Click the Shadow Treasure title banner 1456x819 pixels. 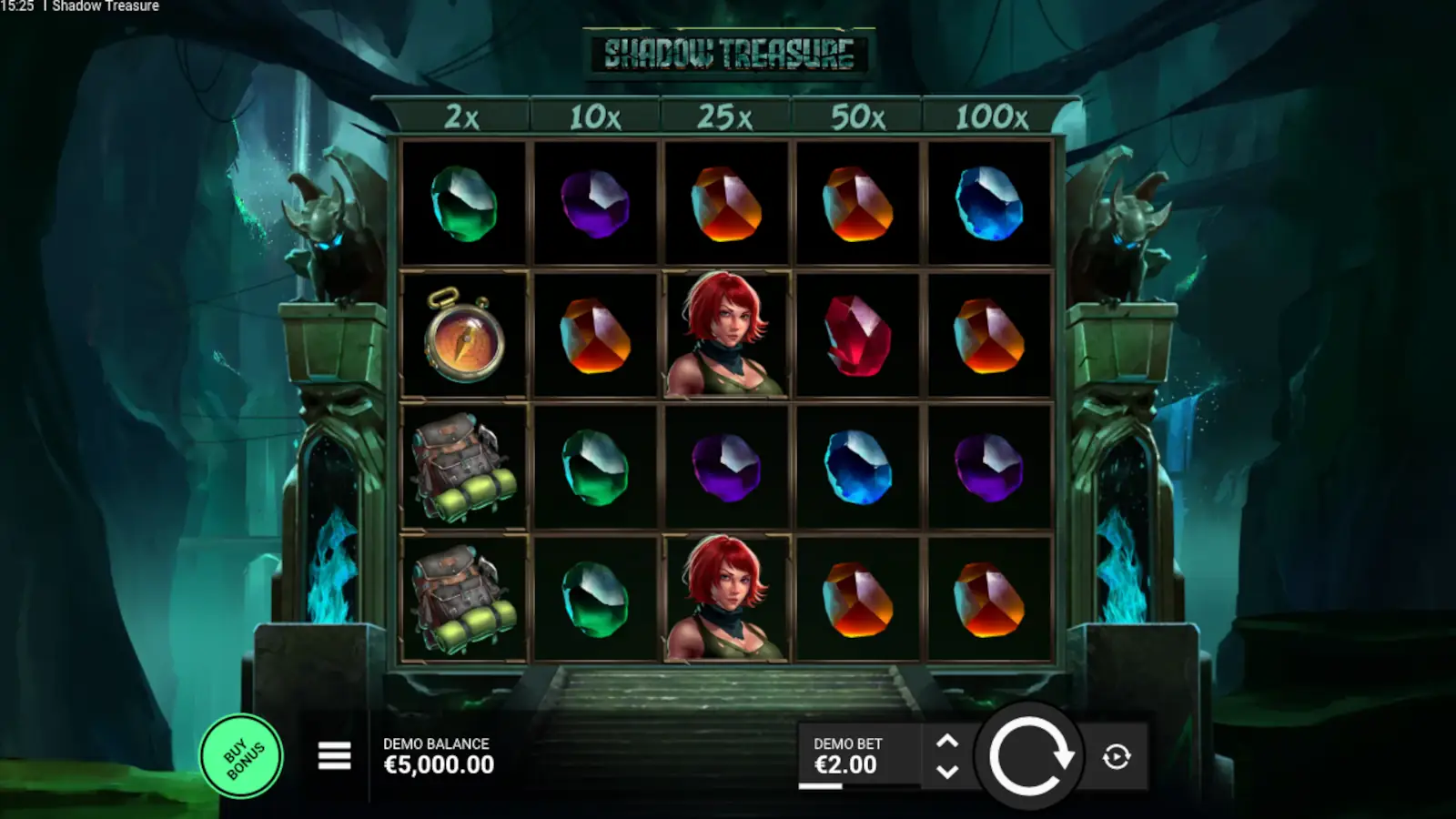coord(728,55)
